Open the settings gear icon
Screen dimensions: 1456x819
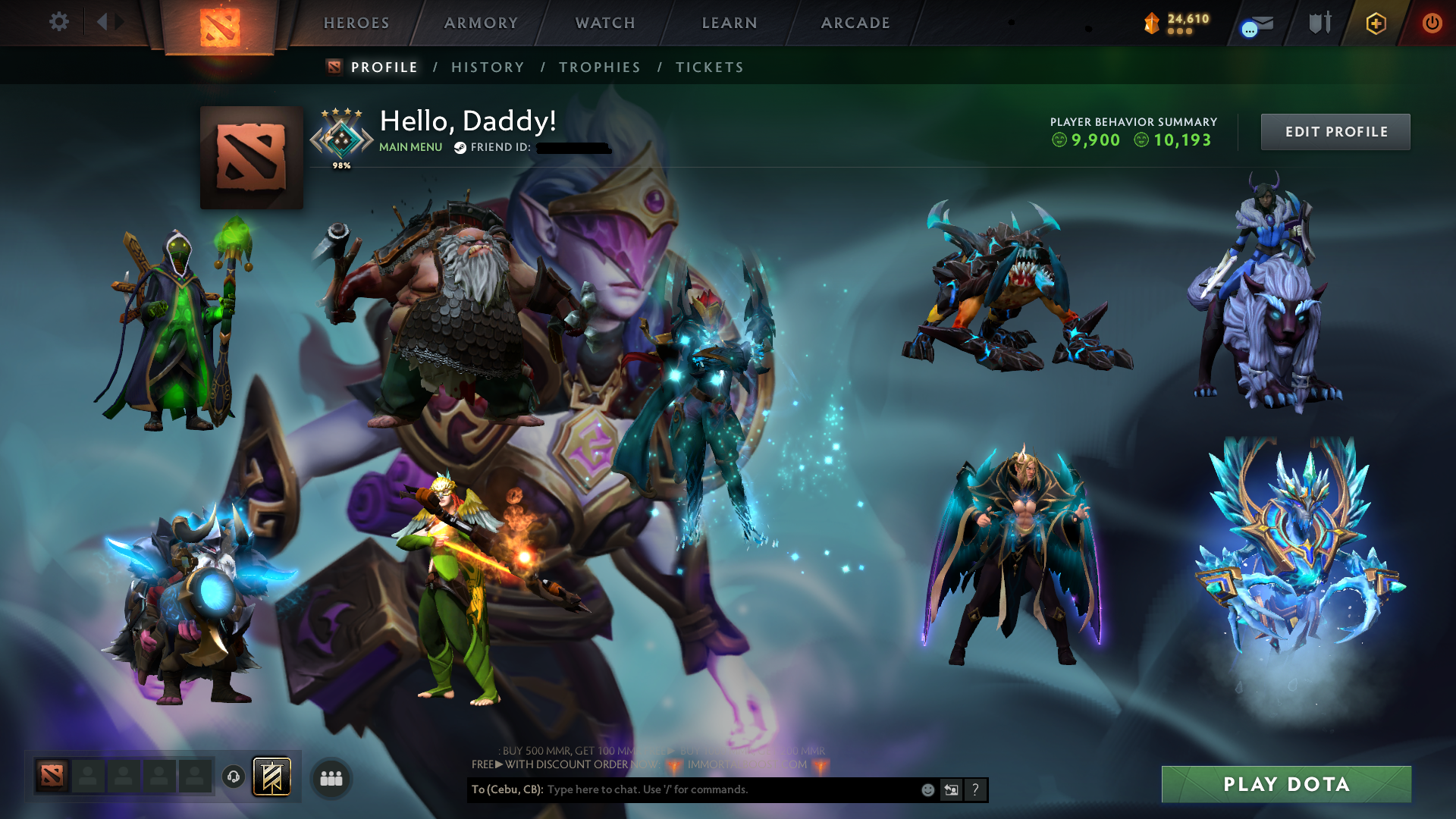point(59,22)
